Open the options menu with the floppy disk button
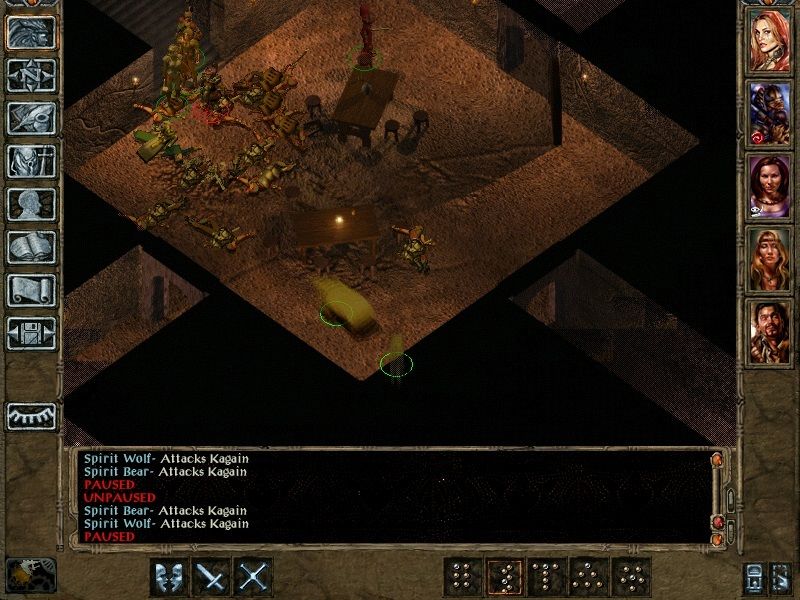 click(30, 333)
